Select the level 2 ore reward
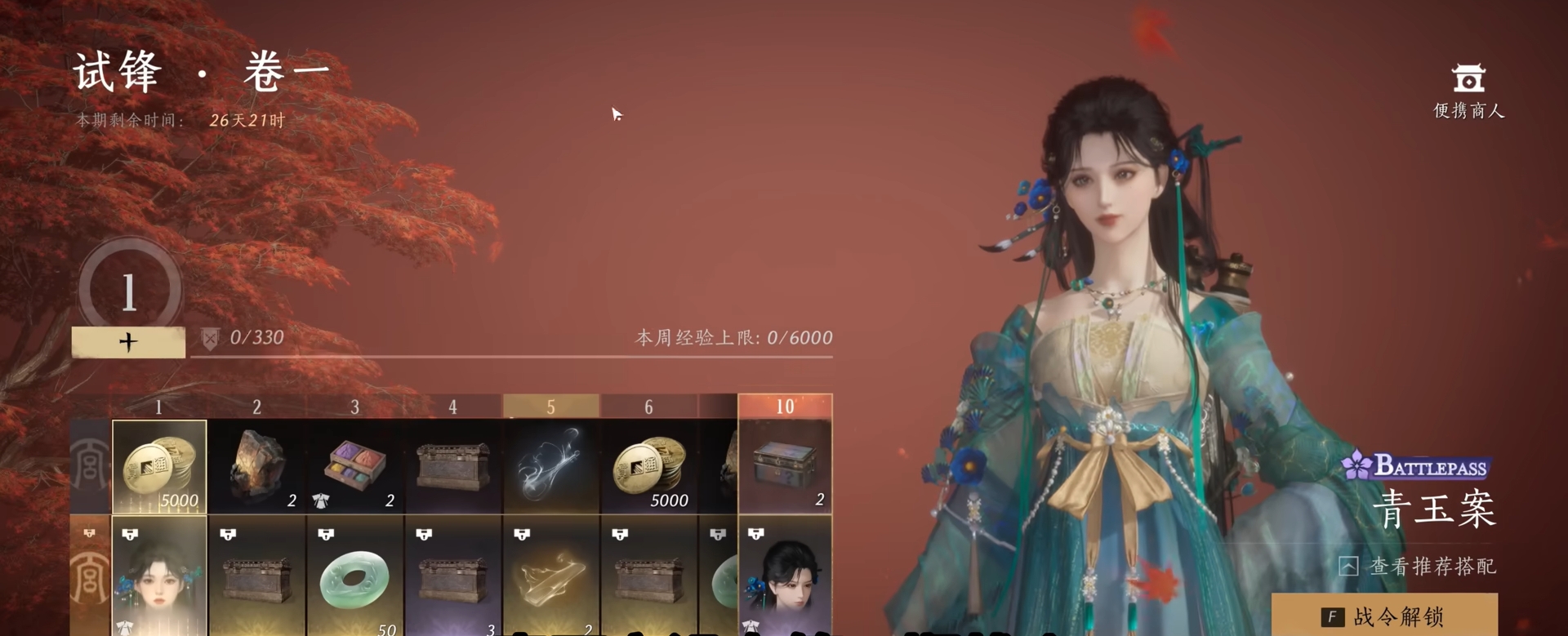The image size is (1568, 636). pyautogui.click(x=256, y=467)
